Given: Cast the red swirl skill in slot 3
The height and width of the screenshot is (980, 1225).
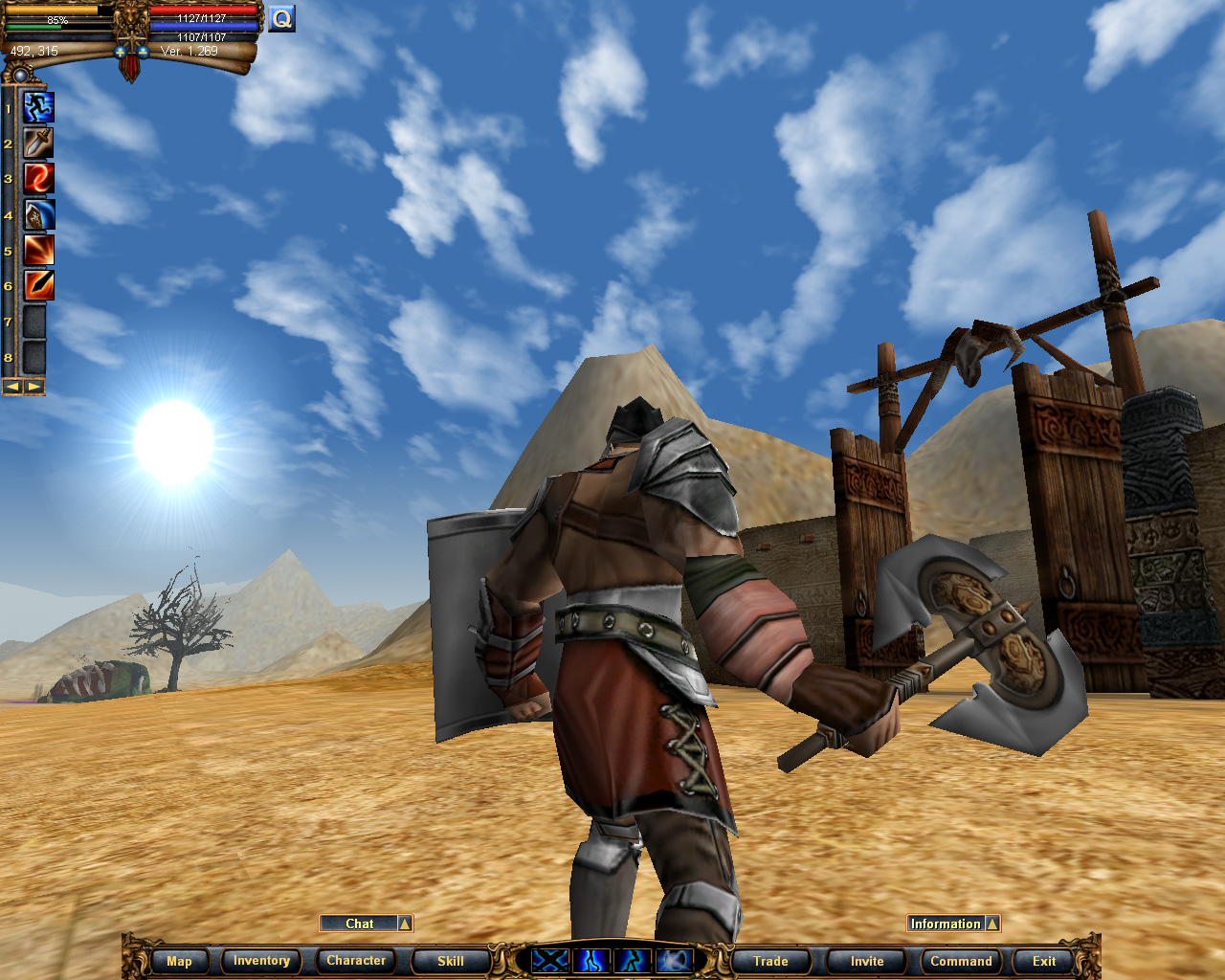Looking at the screenshot, I should [36, 178].
